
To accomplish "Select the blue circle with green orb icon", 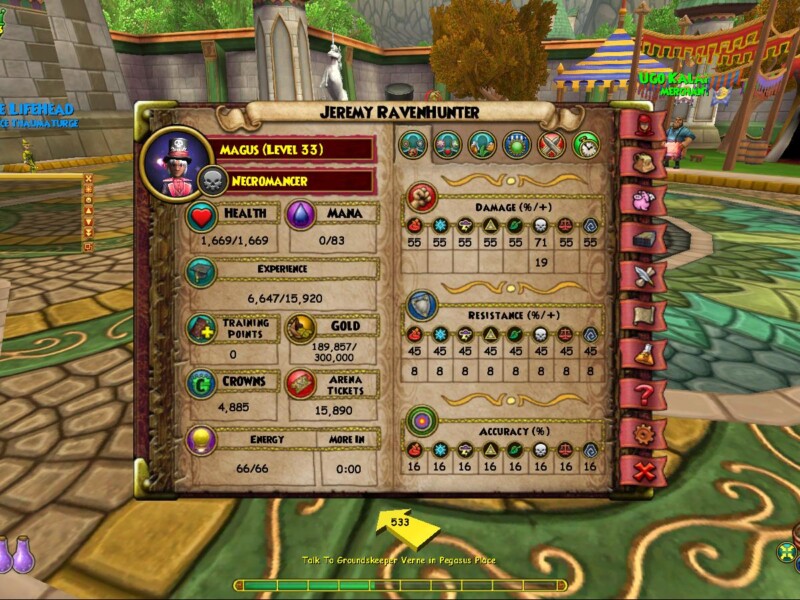I will [516, 146].
